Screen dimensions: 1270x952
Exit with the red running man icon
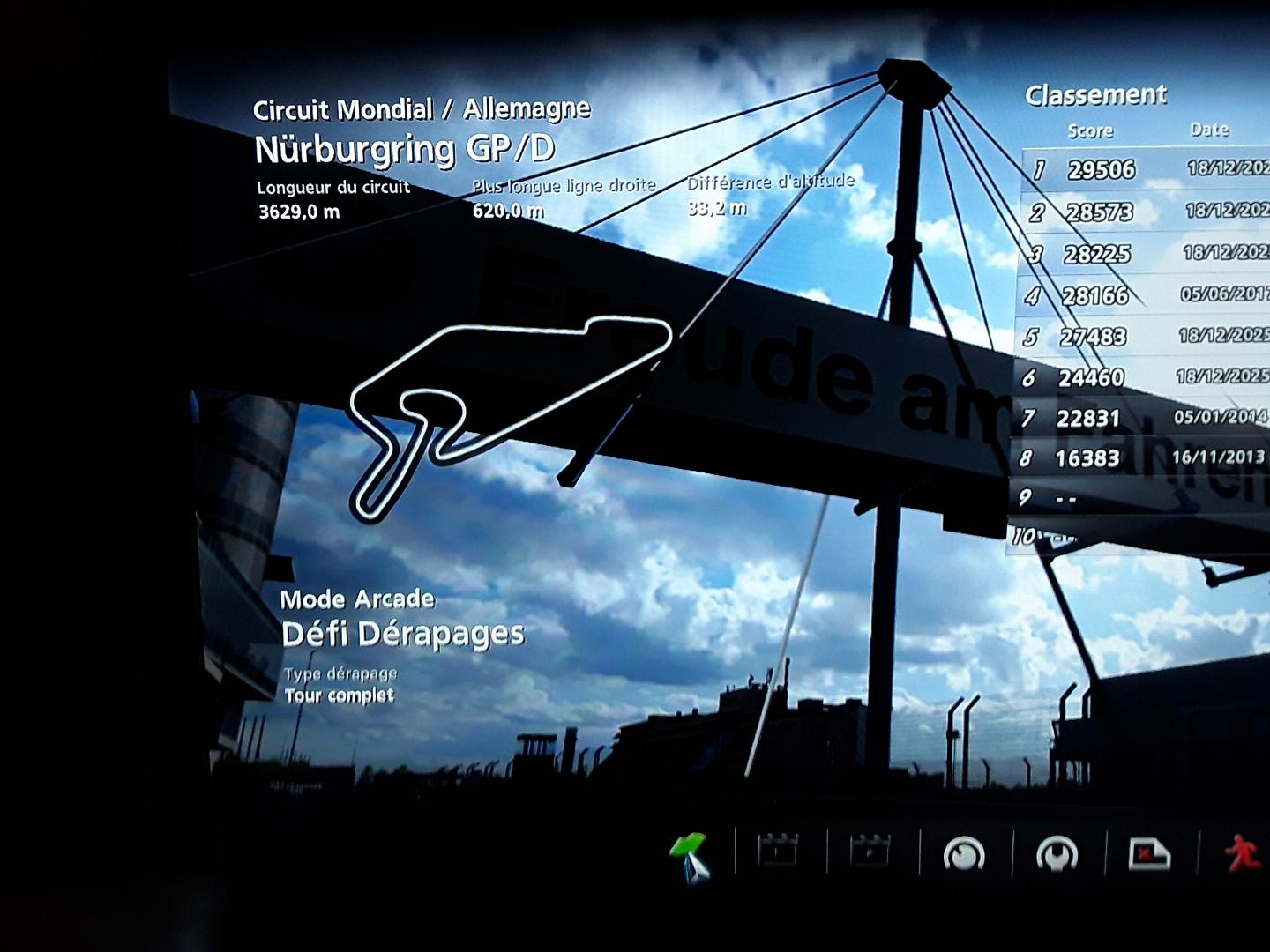(1242, 853)
